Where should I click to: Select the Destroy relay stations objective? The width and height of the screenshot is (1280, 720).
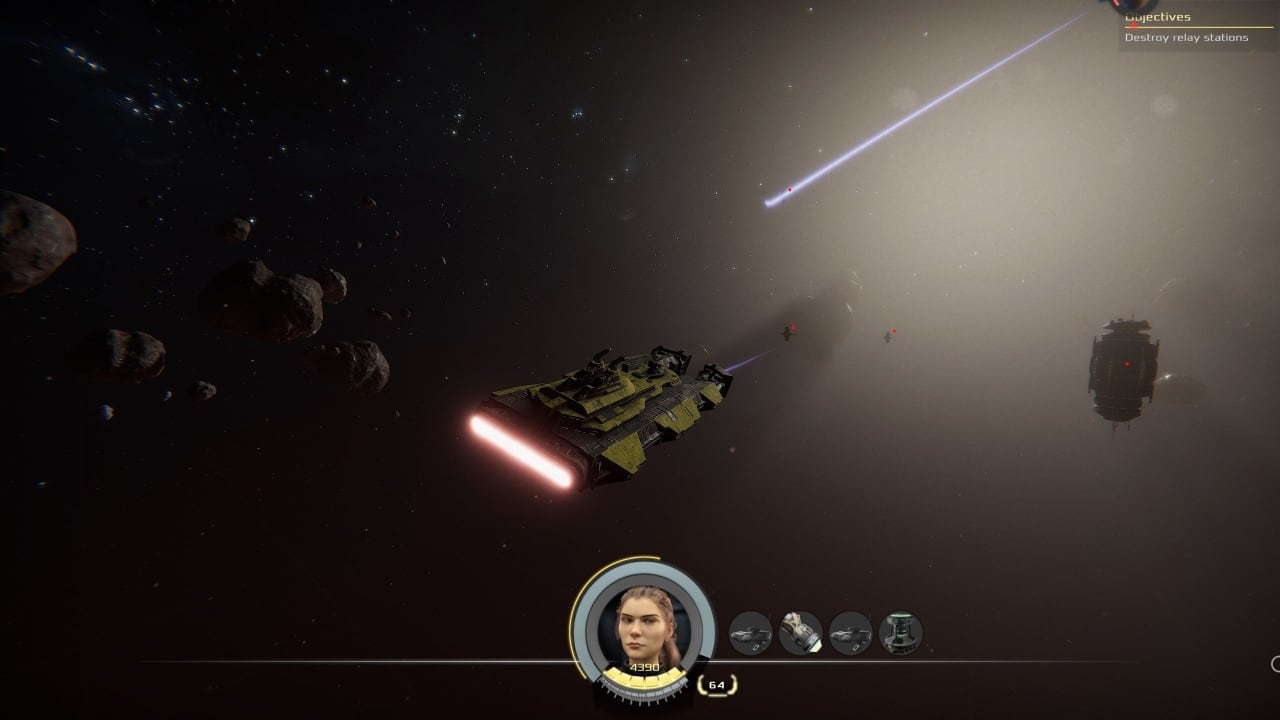1186,38
